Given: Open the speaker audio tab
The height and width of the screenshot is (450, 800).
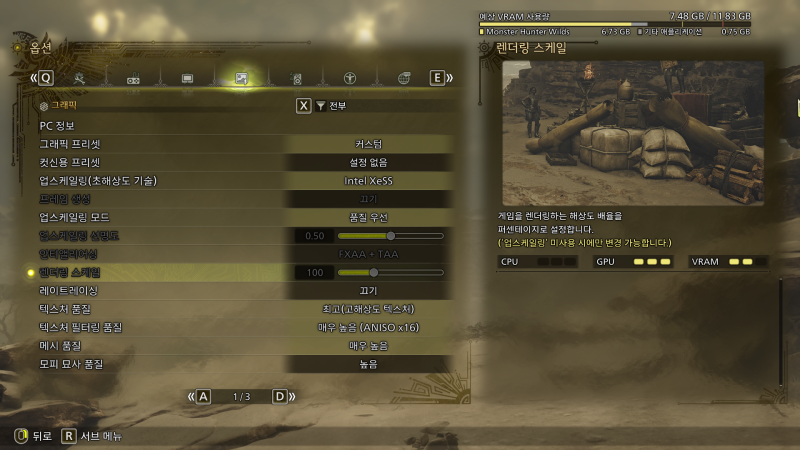Looking at the screenshot, I should (x=296, y=78).
